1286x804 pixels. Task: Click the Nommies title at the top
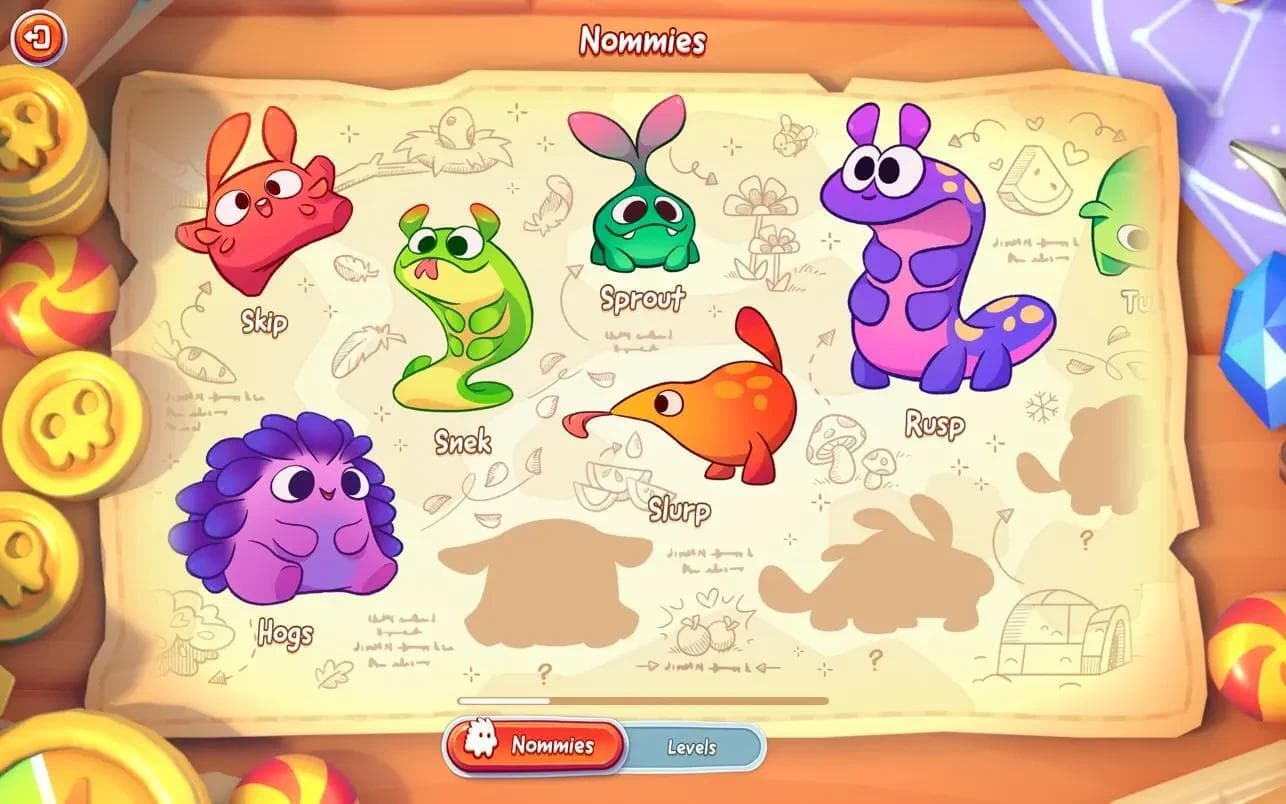click(643, 38)
